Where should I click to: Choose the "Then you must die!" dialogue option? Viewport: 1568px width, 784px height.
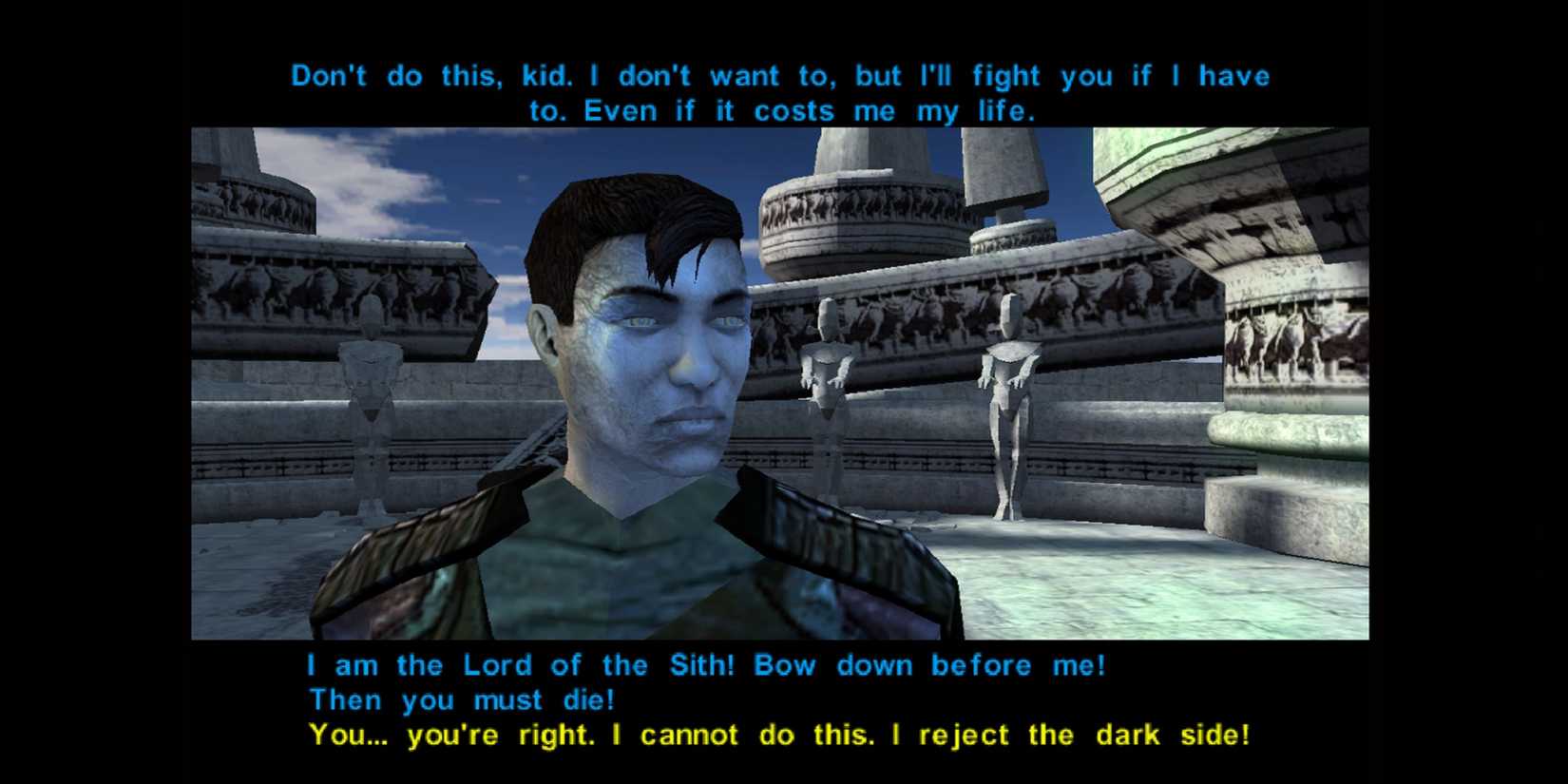click(463, 700)
